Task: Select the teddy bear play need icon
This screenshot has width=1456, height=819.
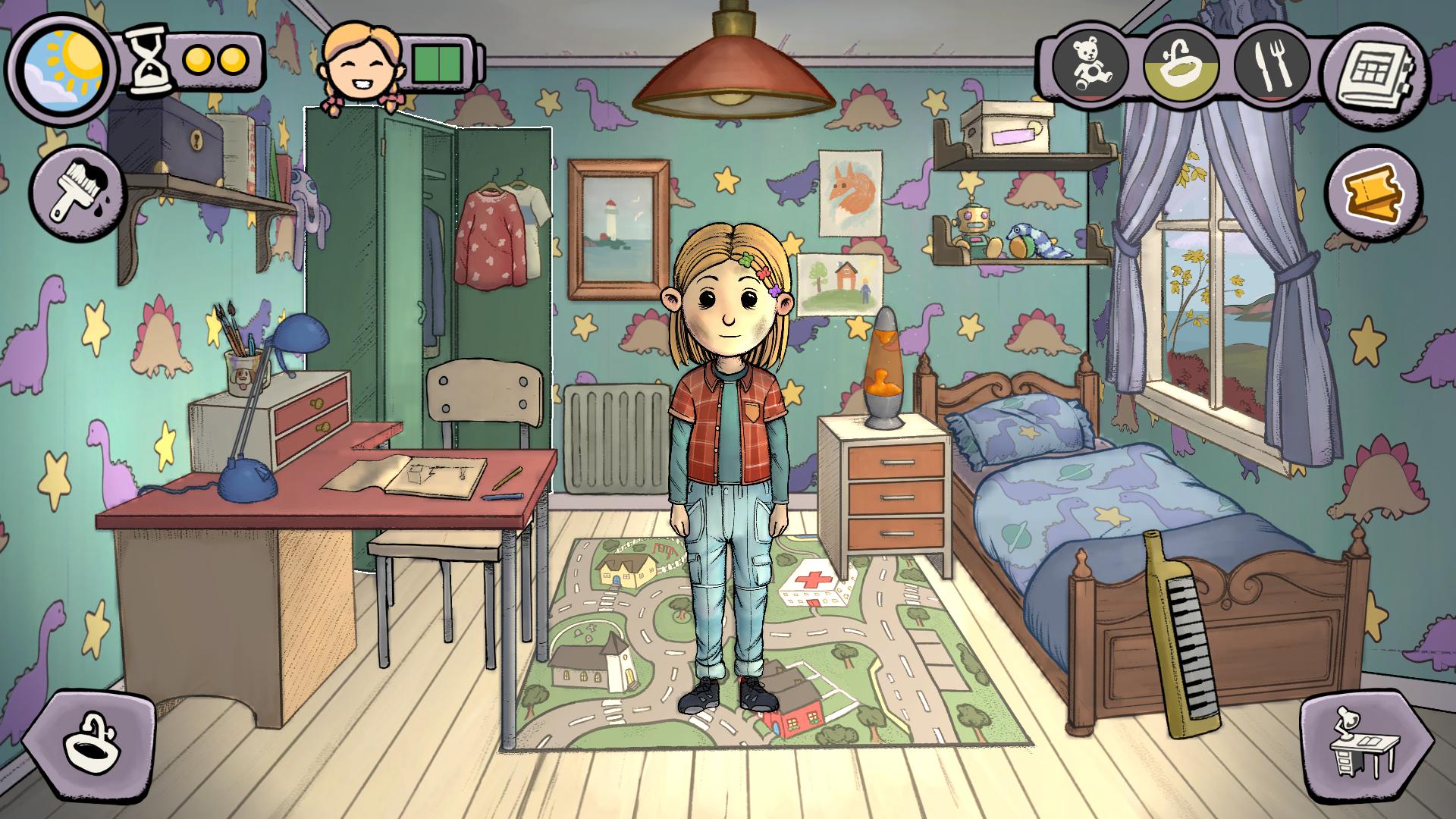Action: pyautogui.click(x=1090, y=64)
